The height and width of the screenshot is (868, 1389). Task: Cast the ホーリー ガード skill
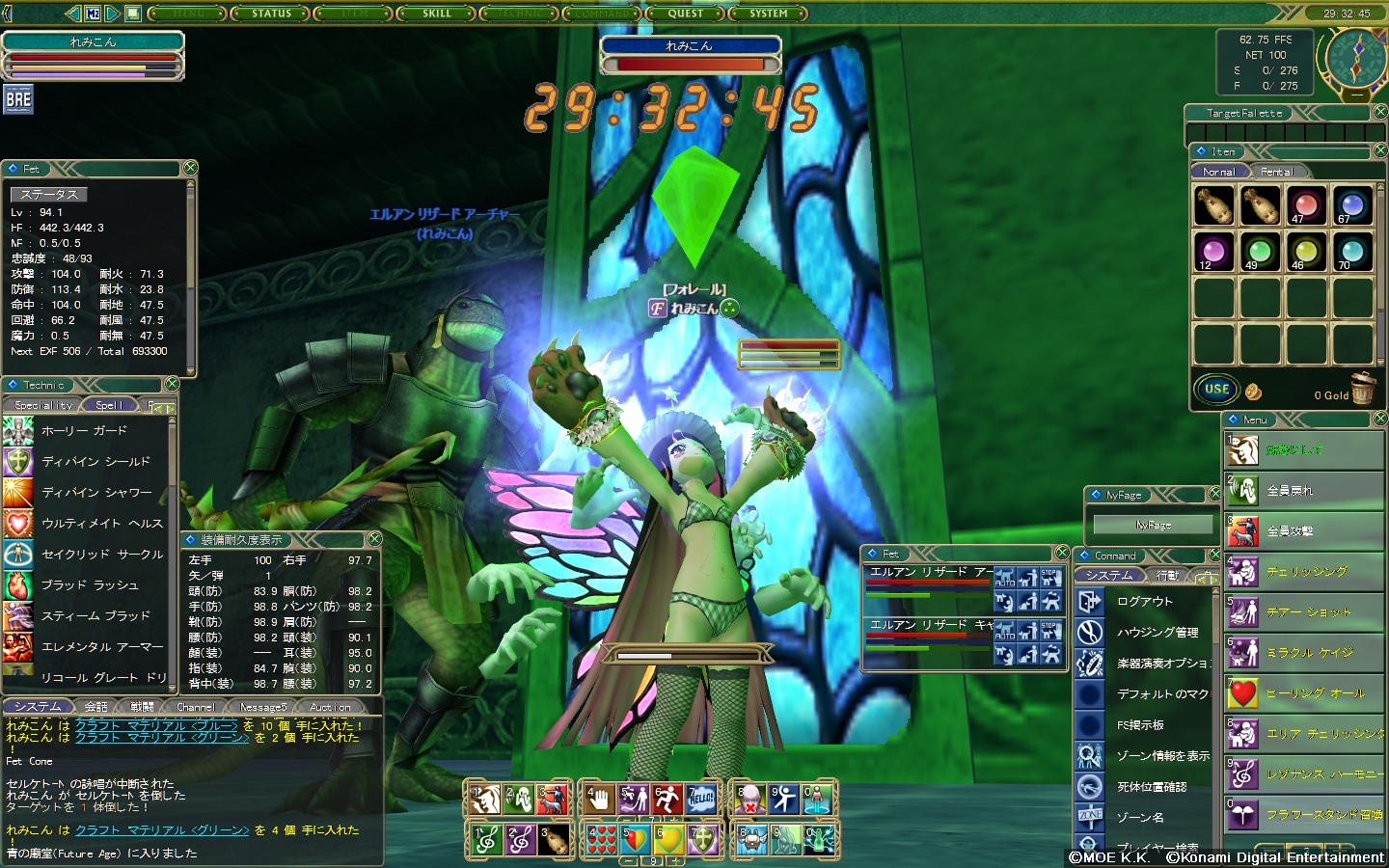84,431
